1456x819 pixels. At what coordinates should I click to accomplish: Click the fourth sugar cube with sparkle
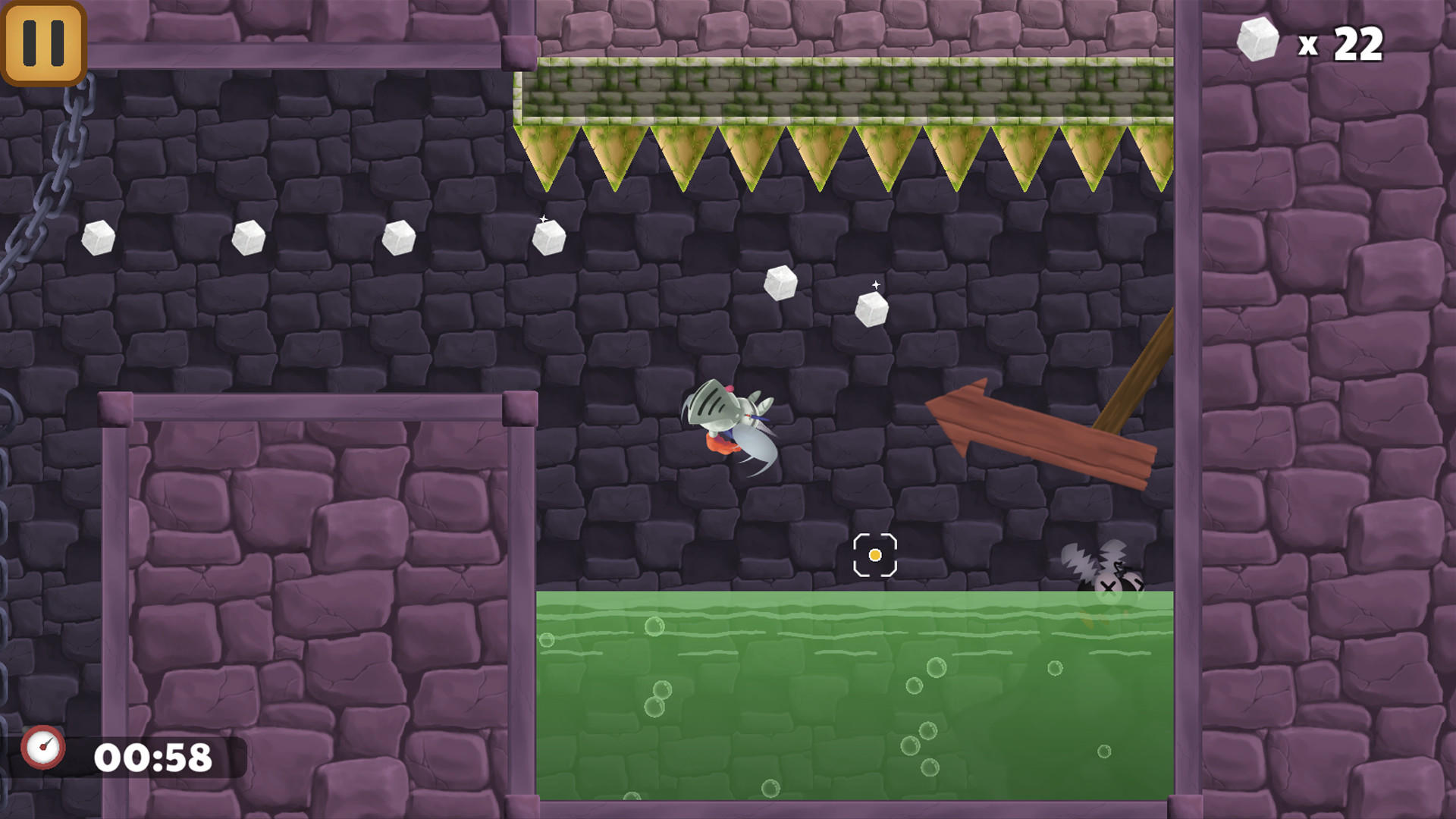tap(548, 239)
